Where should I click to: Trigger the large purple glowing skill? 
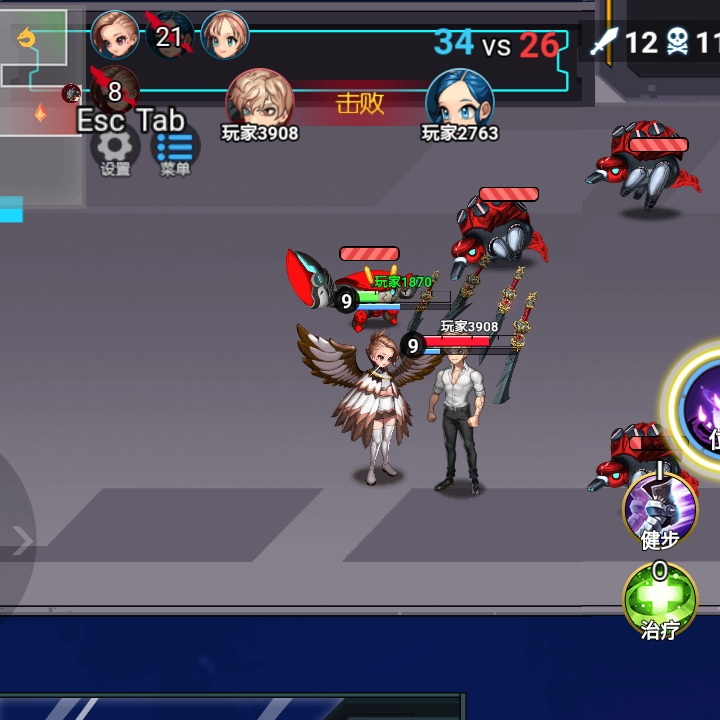(x=703, y=405)
